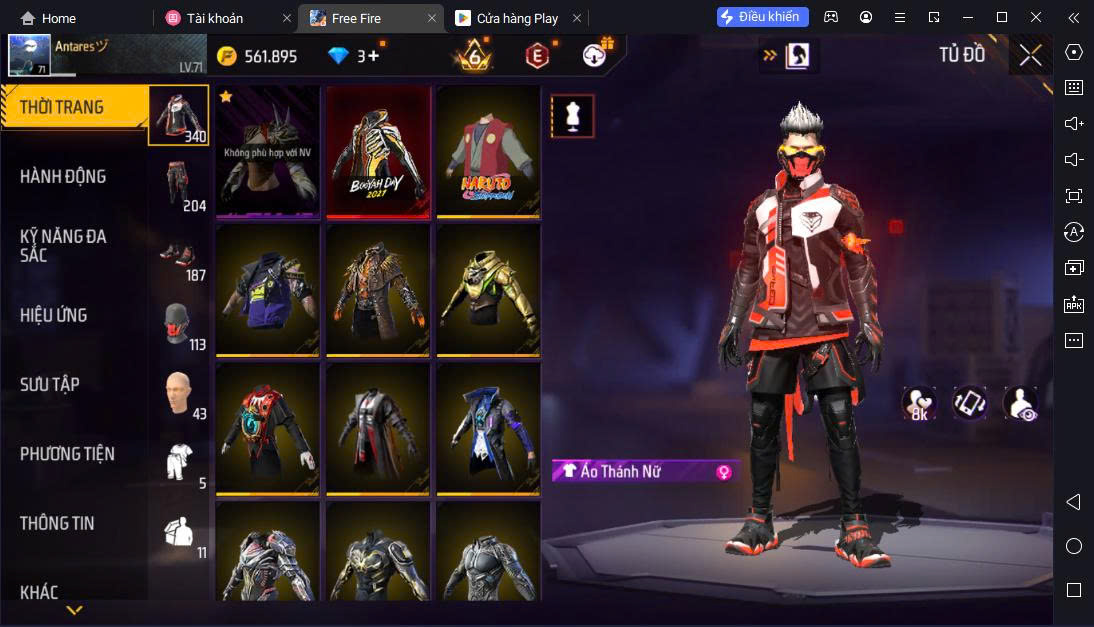The width and height of the screenshot is (1094, 627).
Task: Open the gold coin balance 561.895
Action: [x=258, y=56]
